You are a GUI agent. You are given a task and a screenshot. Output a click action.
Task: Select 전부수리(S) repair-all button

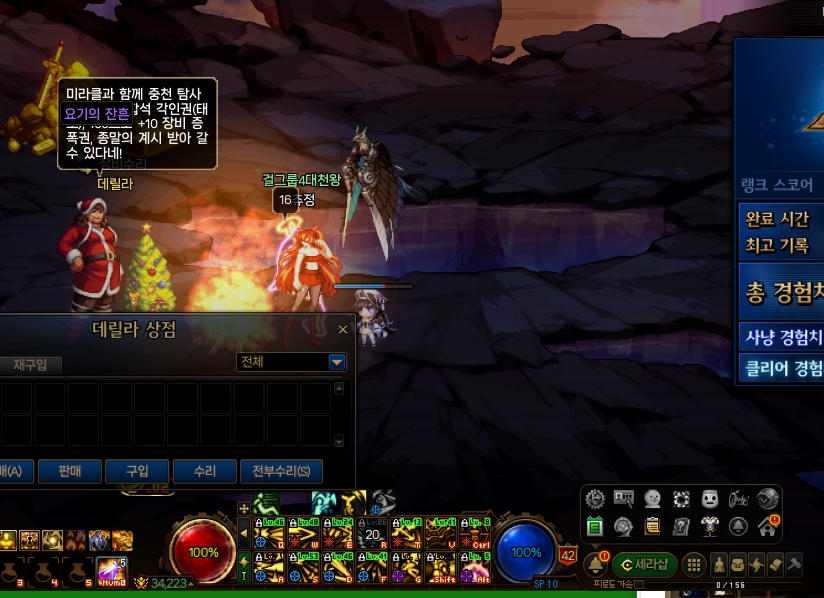pyautogui.click(x=281, y=471)
